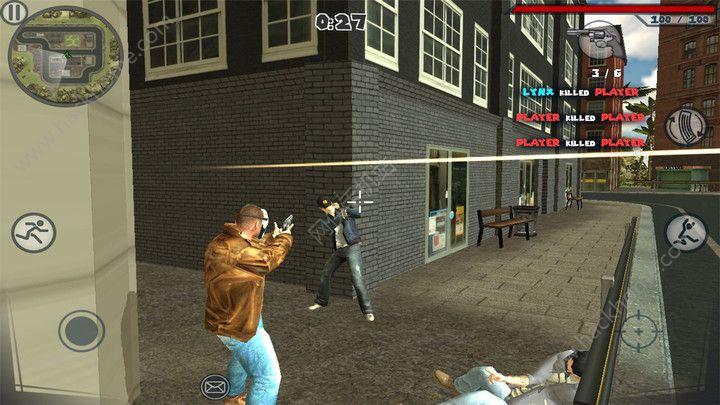The width and height of the screenshot is (720, 405).
Task: Open the envelope chat message icon
Action: pyautogui.click(x=214, y=385)
